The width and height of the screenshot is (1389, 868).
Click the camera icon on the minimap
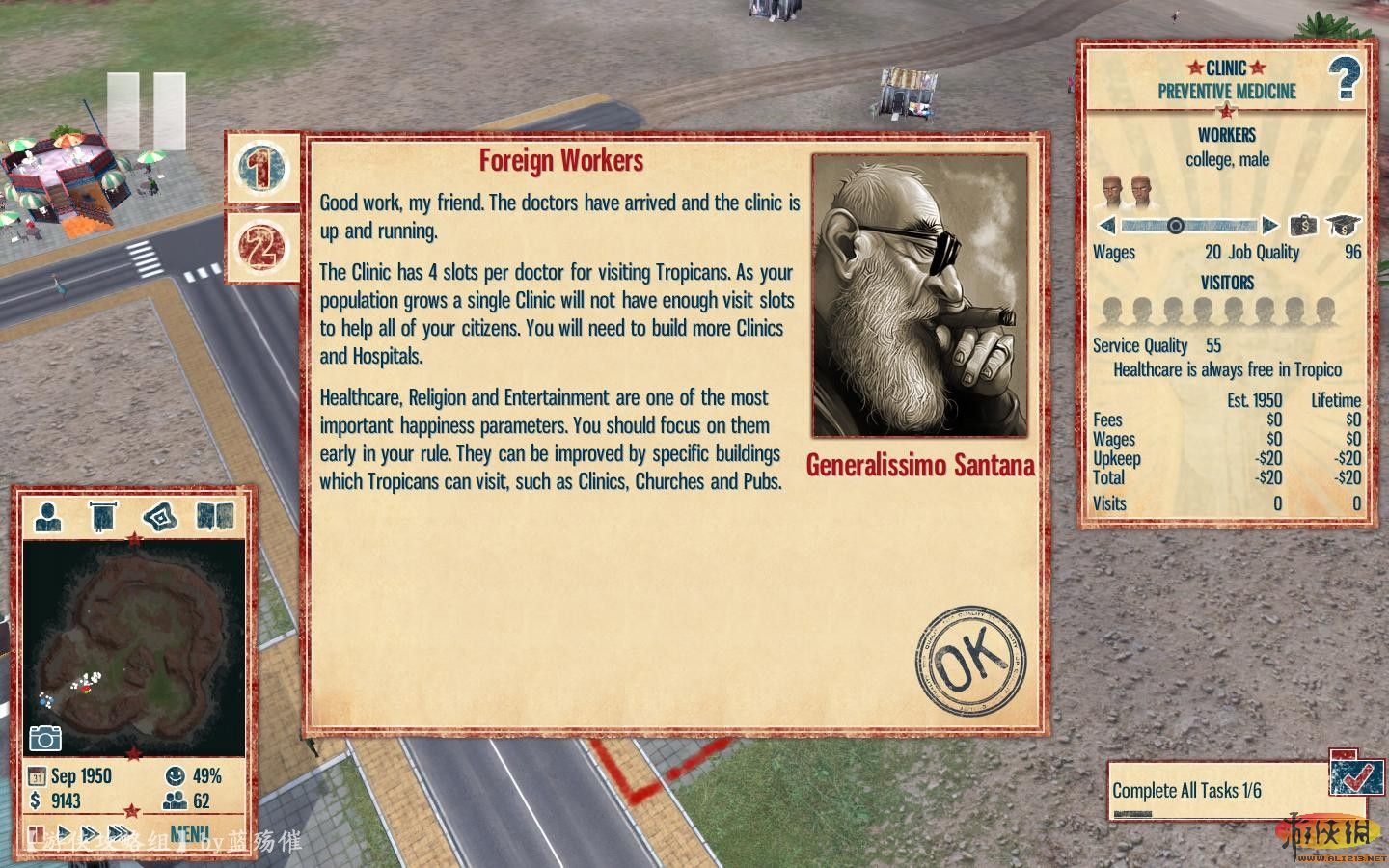pyautogui.click(x=45, y=738)
